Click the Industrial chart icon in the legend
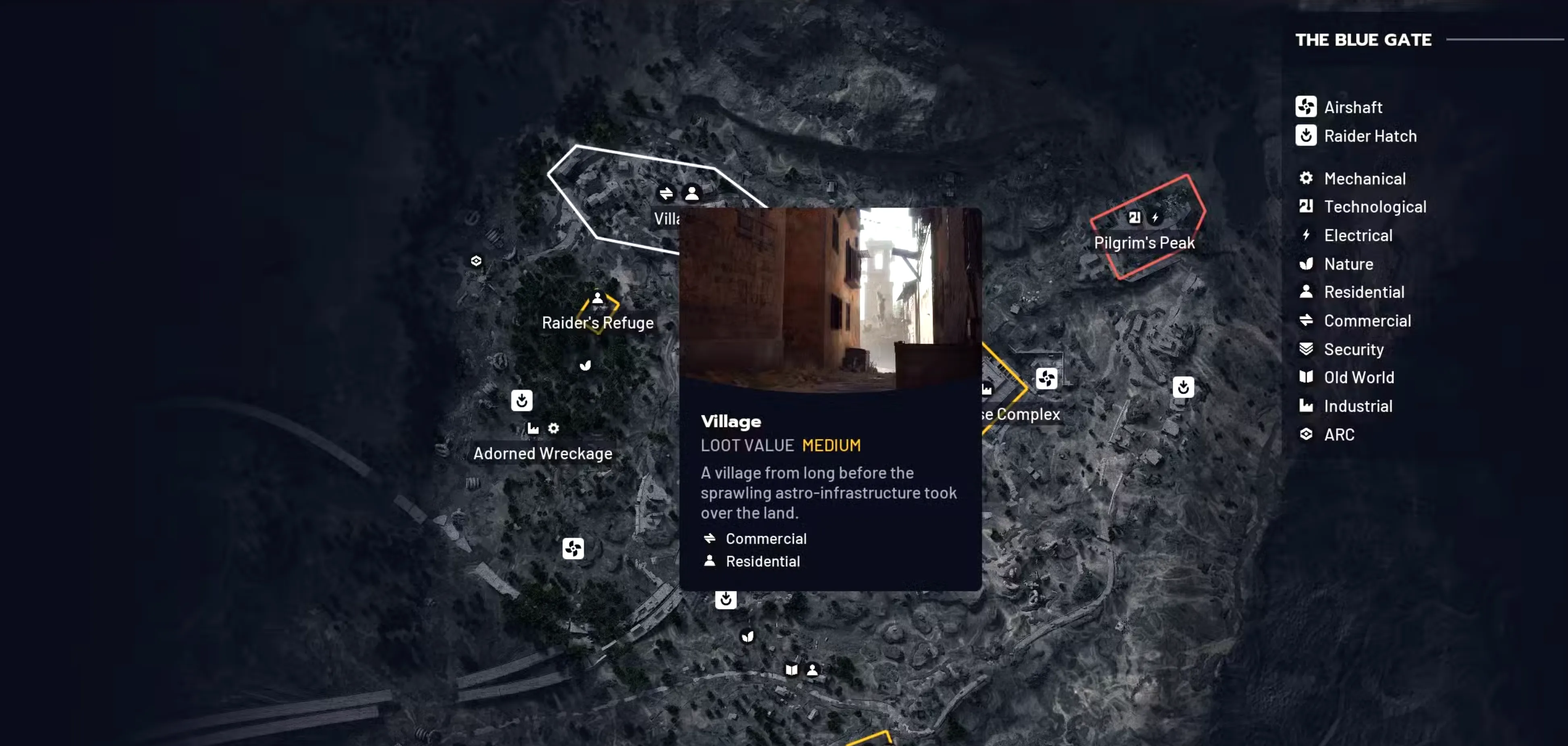Viewport: 1568px width, 746px height. click(x=1306, y=406)
